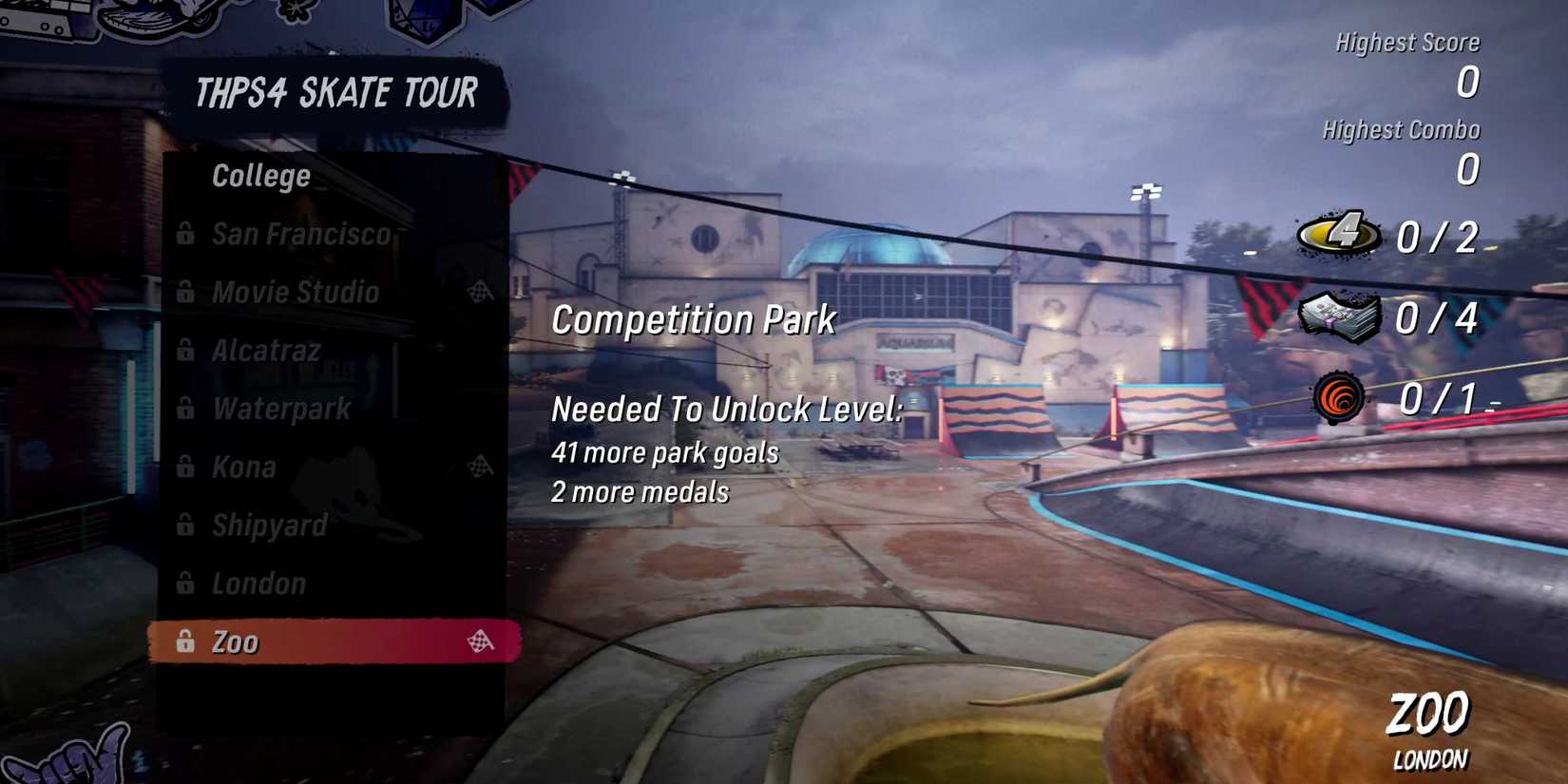The image size is (1568, 784).
Task: Select Waterpark from the tour list
Action: click(x=281, y=409)
